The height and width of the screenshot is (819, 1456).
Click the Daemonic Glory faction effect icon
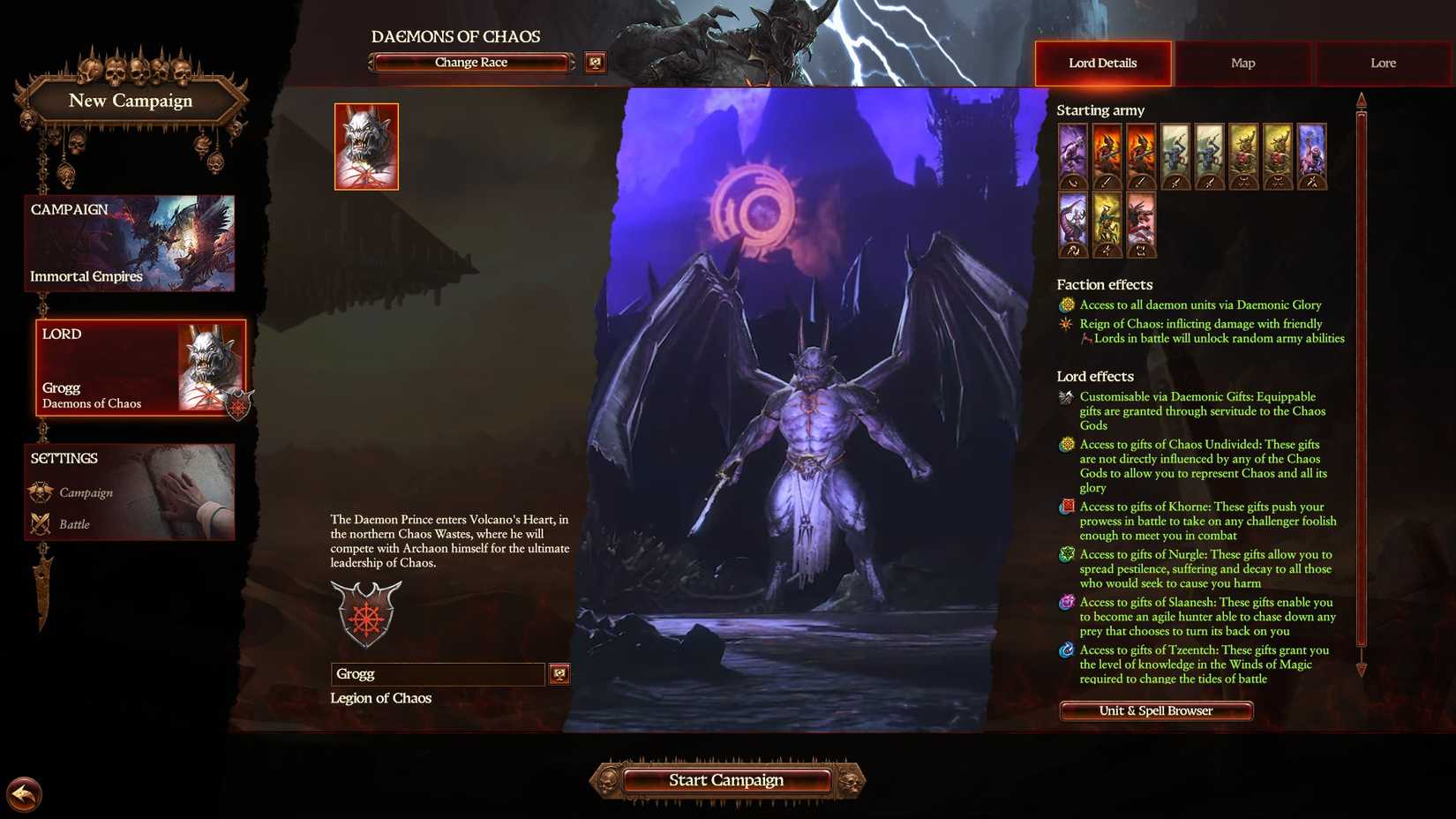(x=1065, y=304)
